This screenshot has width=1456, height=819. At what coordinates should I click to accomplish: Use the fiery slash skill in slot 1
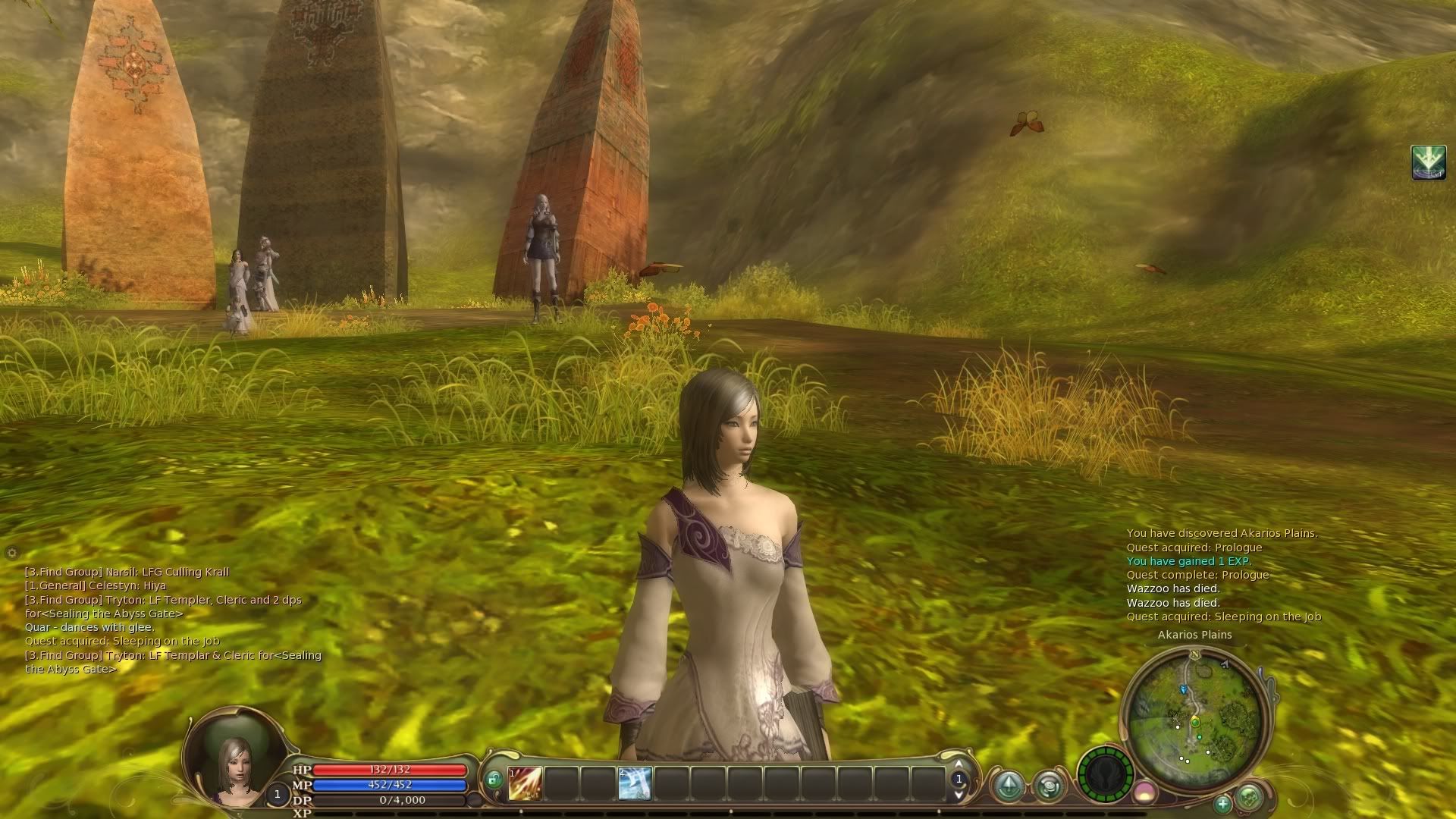click(525, 783)
